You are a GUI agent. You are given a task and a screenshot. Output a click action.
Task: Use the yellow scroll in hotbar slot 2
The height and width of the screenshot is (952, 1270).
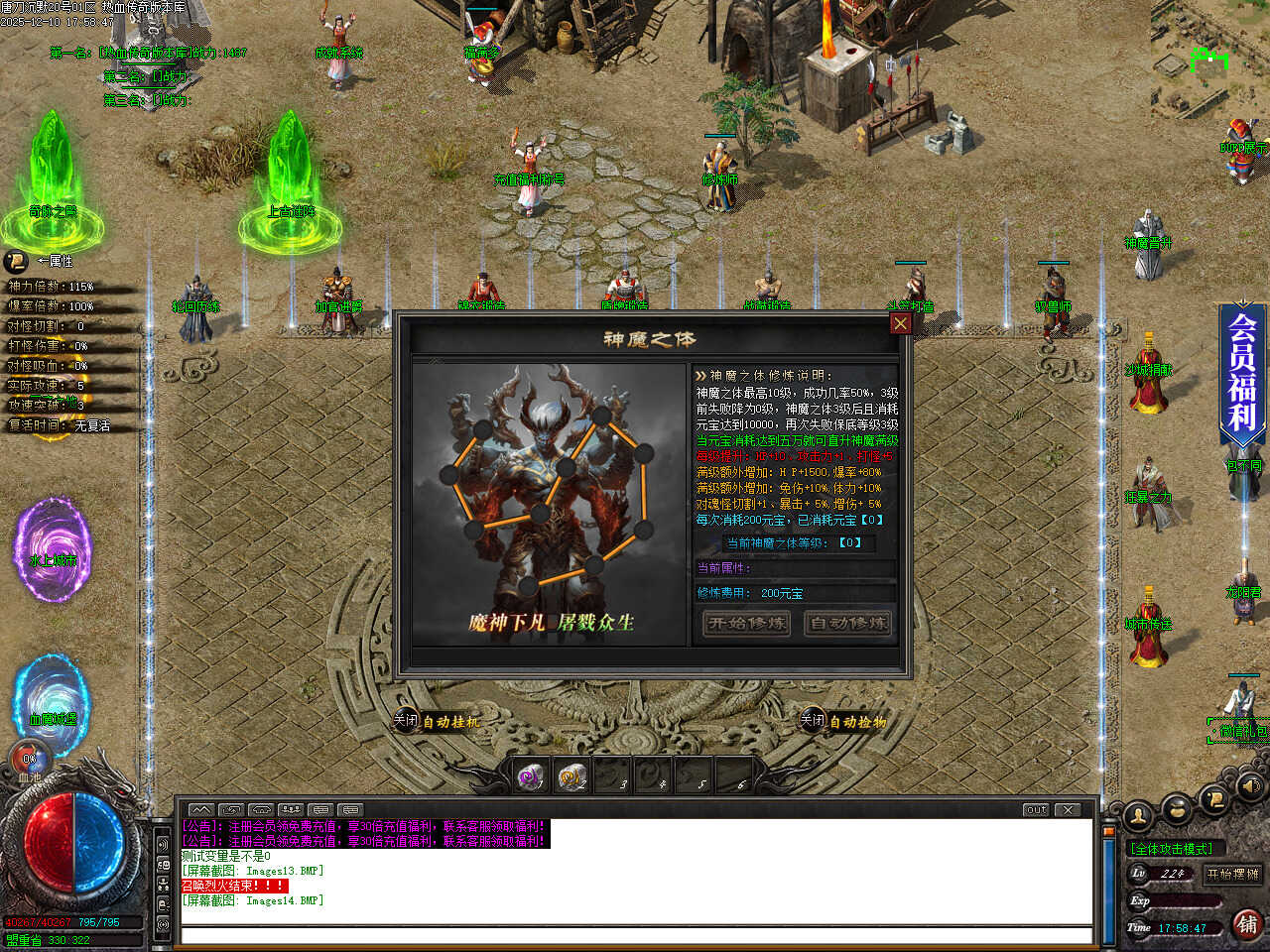[571, 777]
